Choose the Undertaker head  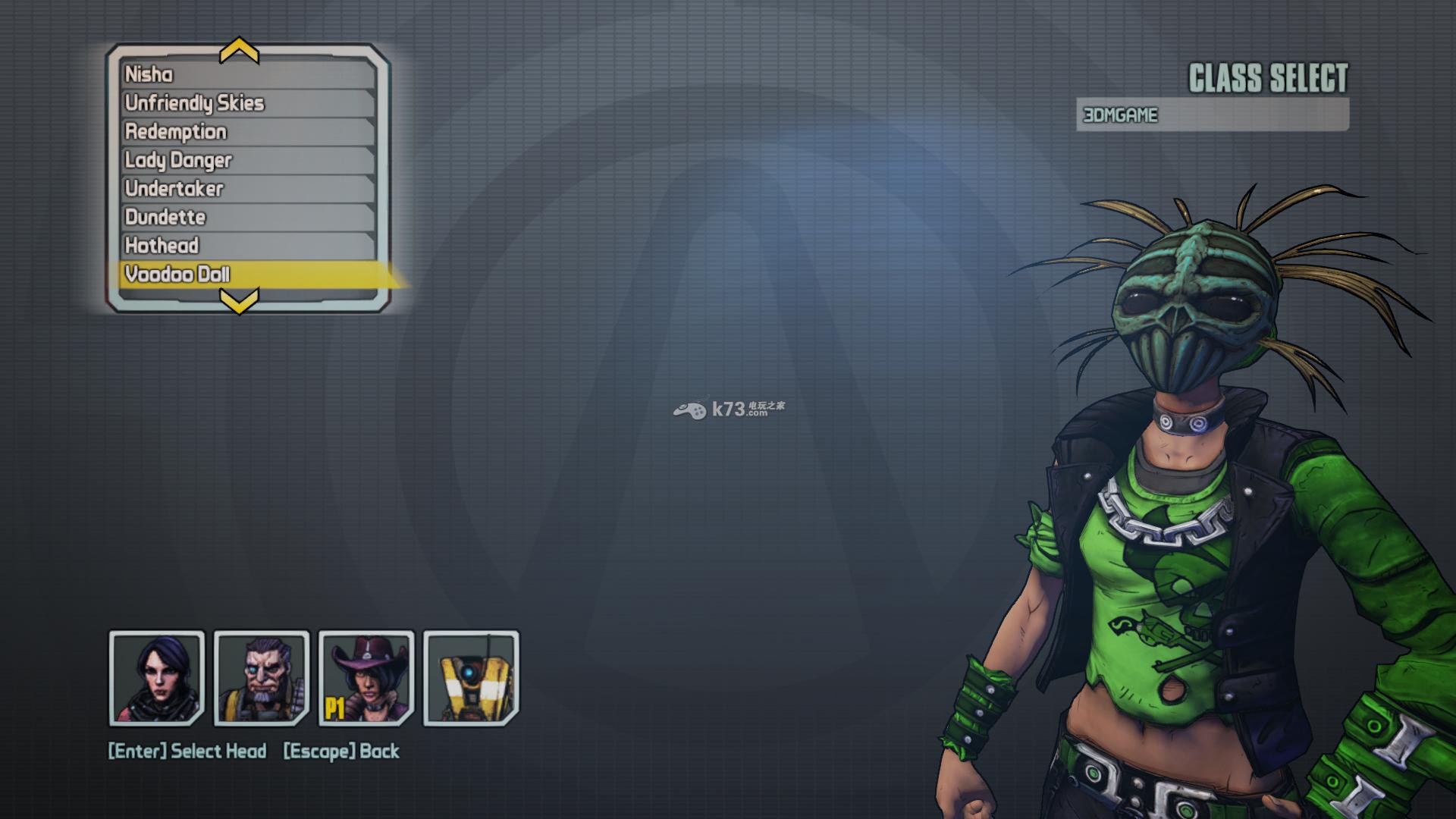point(247,189)
